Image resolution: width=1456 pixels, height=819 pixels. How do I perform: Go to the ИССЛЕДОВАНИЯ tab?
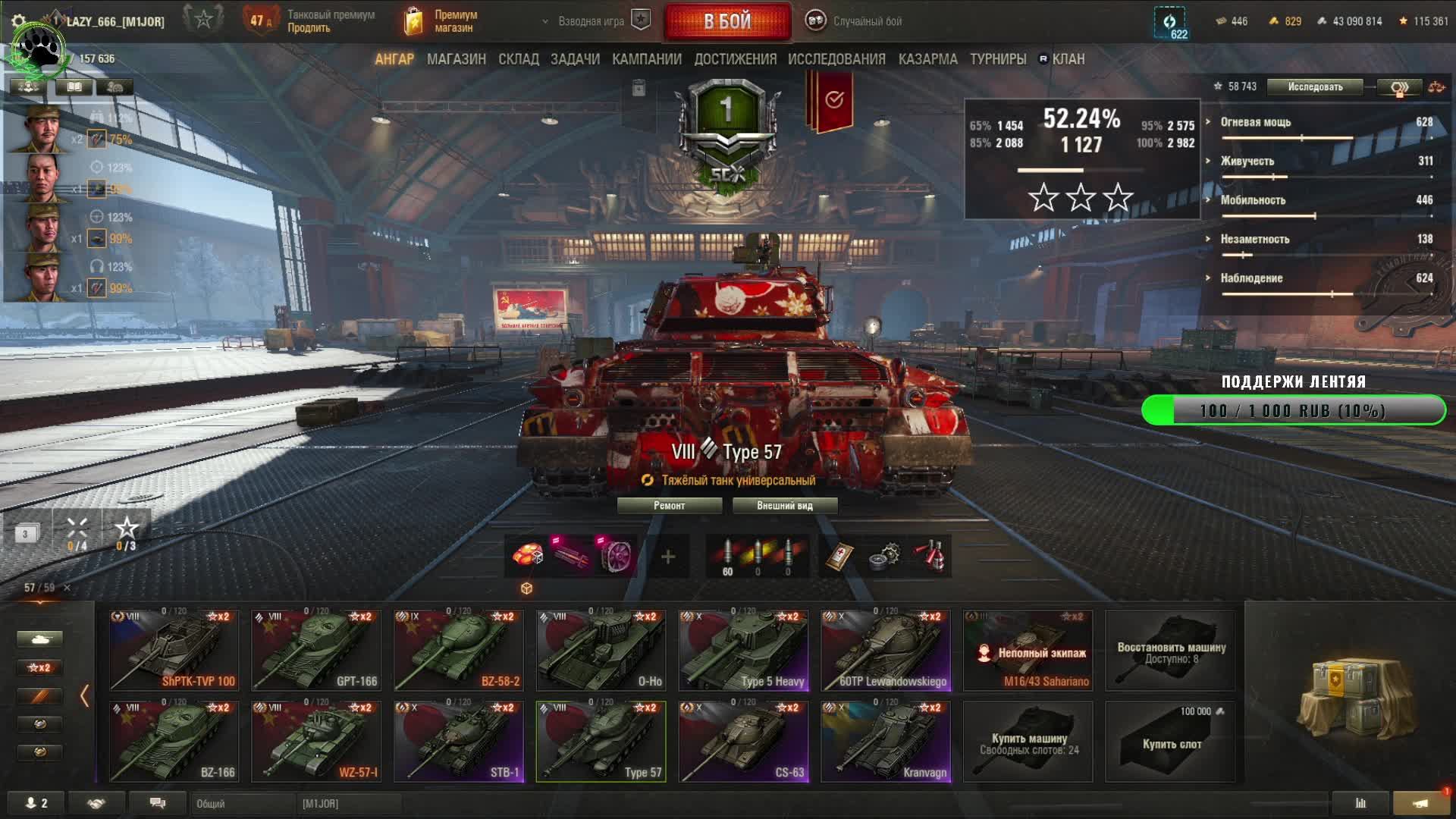tap(836, 59)
